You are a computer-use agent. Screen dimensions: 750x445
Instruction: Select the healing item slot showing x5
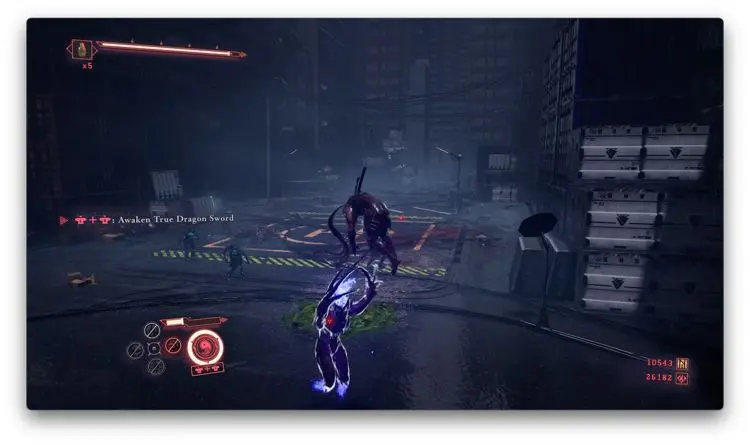point(81,48)
